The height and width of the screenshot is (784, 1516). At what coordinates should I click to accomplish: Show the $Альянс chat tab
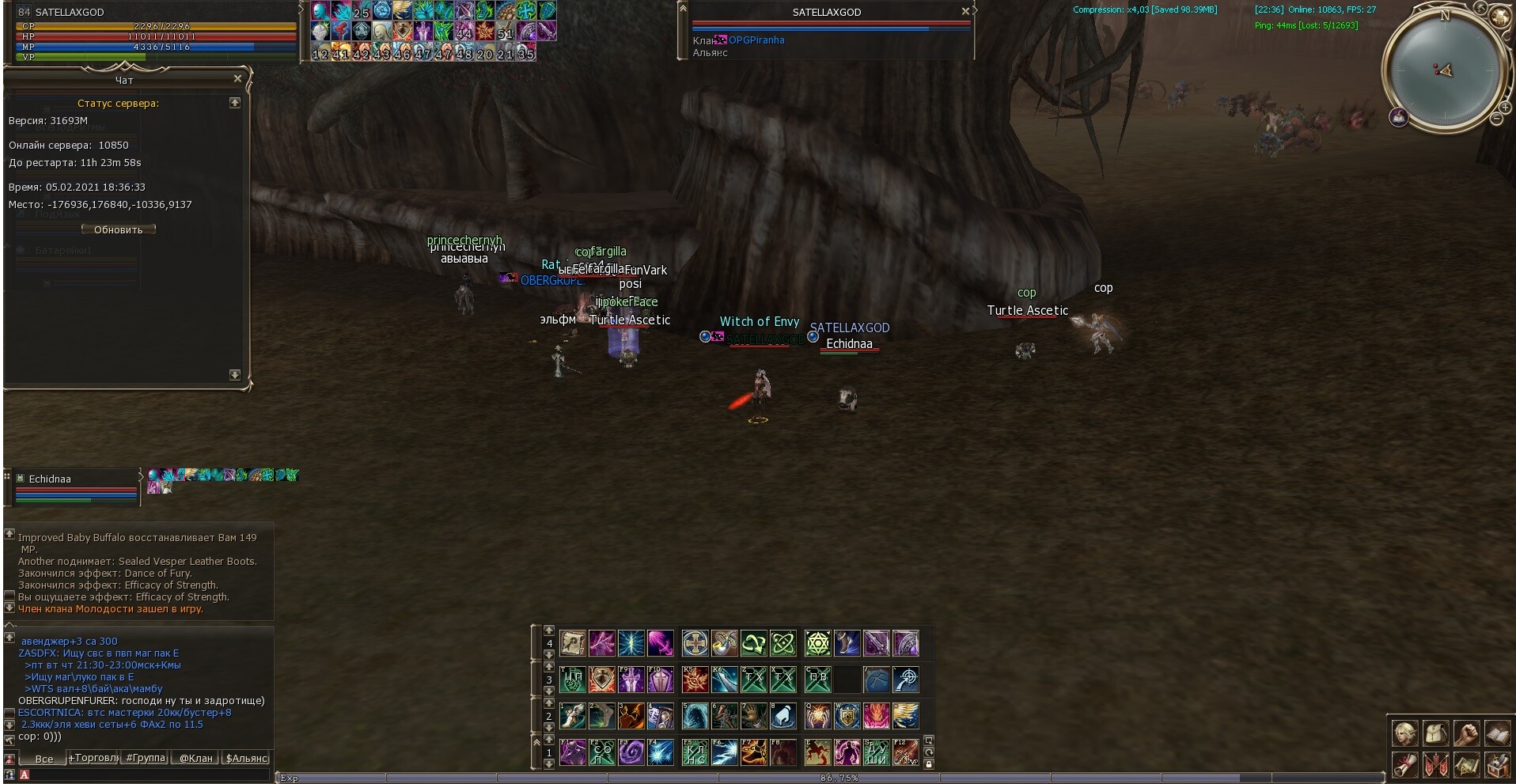[247, 758]
